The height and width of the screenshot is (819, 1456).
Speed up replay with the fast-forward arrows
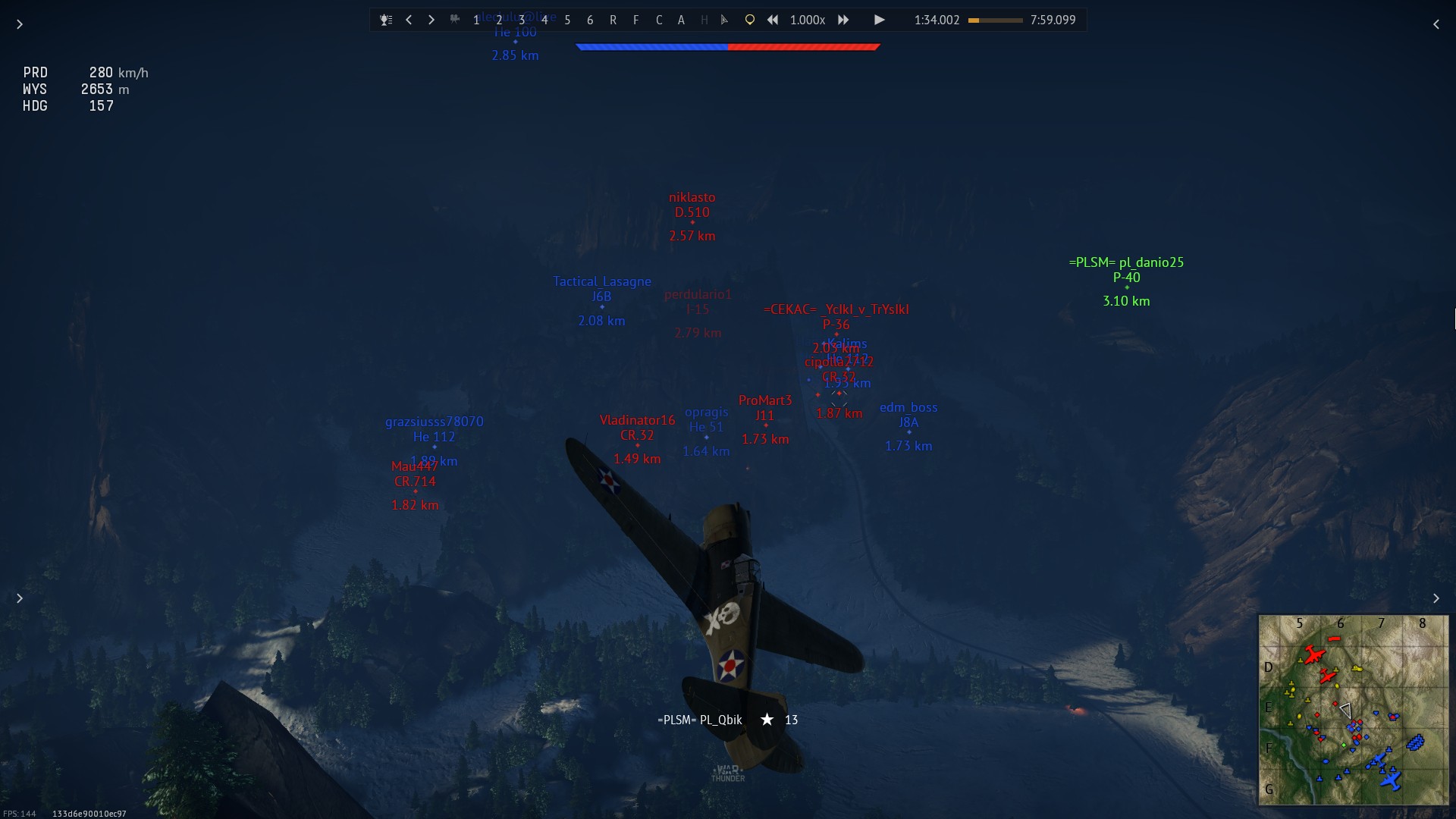pos(843,20)
